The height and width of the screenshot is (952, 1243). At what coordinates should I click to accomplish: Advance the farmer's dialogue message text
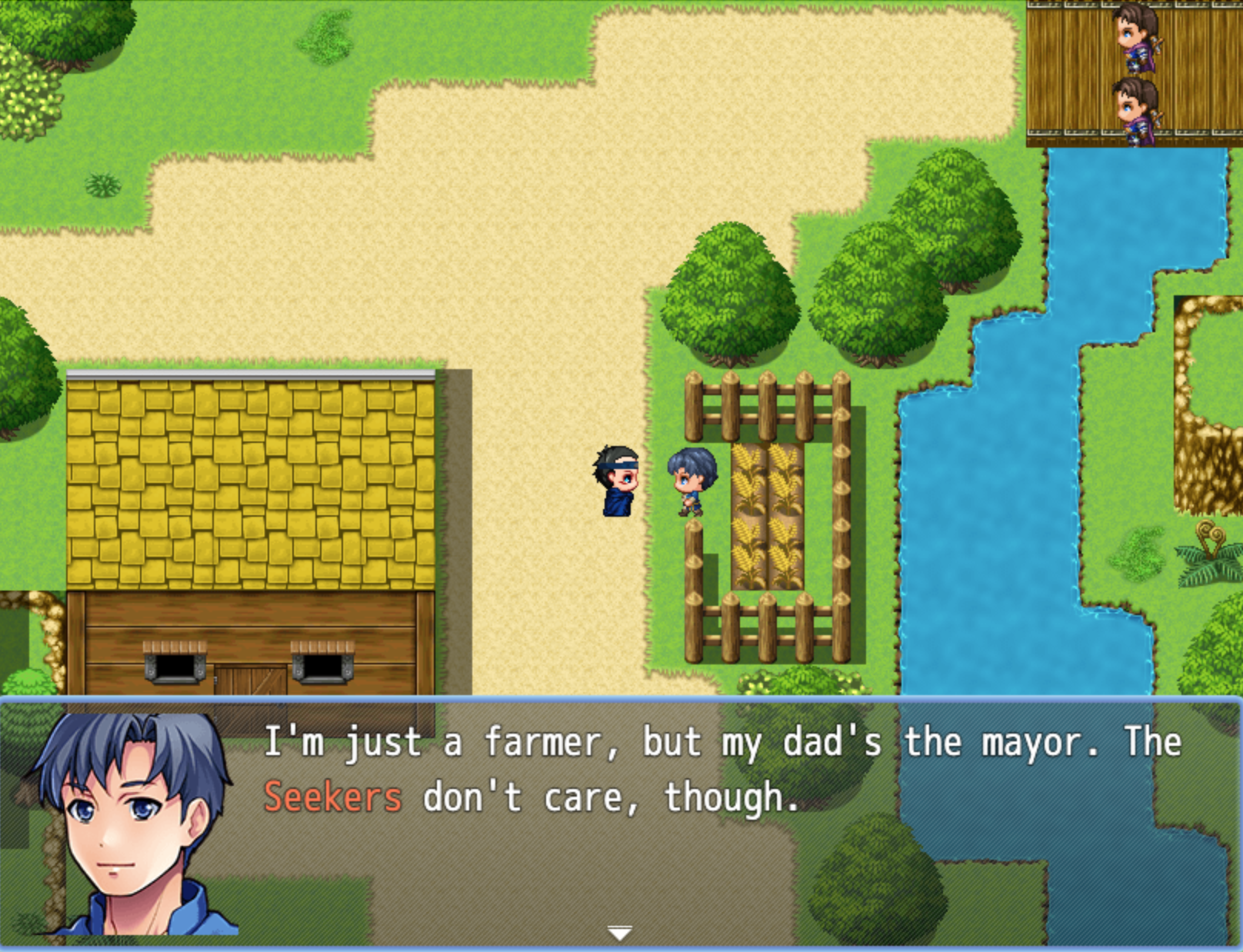tap(721, 770)
